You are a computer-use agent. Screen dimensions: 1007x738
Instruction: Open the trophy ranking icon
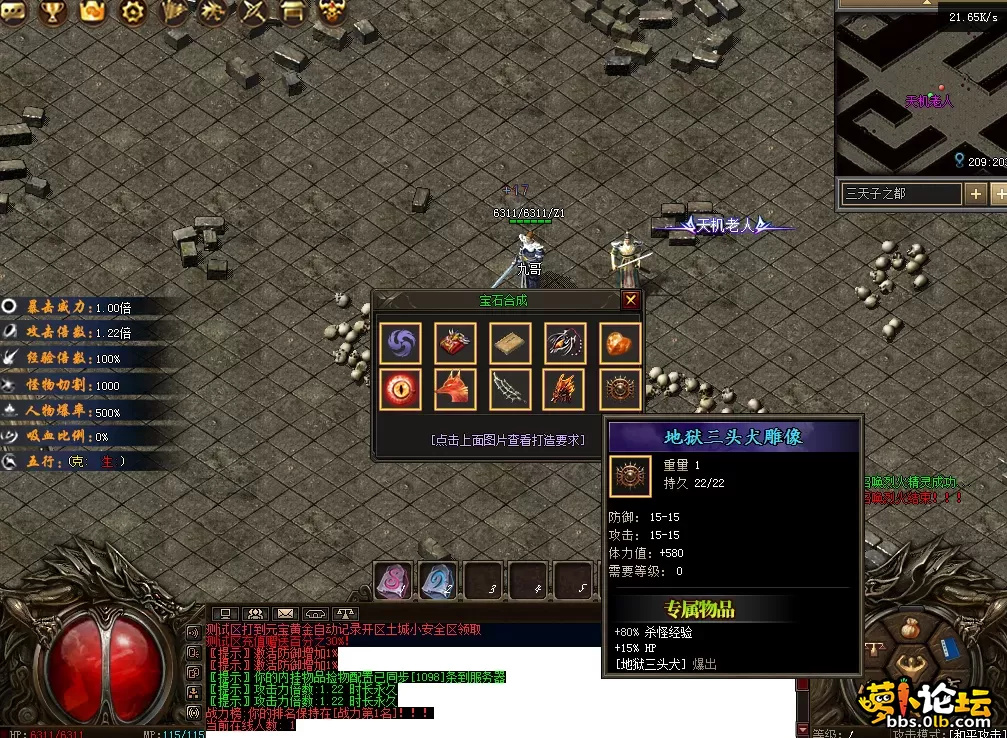point(53,12)
